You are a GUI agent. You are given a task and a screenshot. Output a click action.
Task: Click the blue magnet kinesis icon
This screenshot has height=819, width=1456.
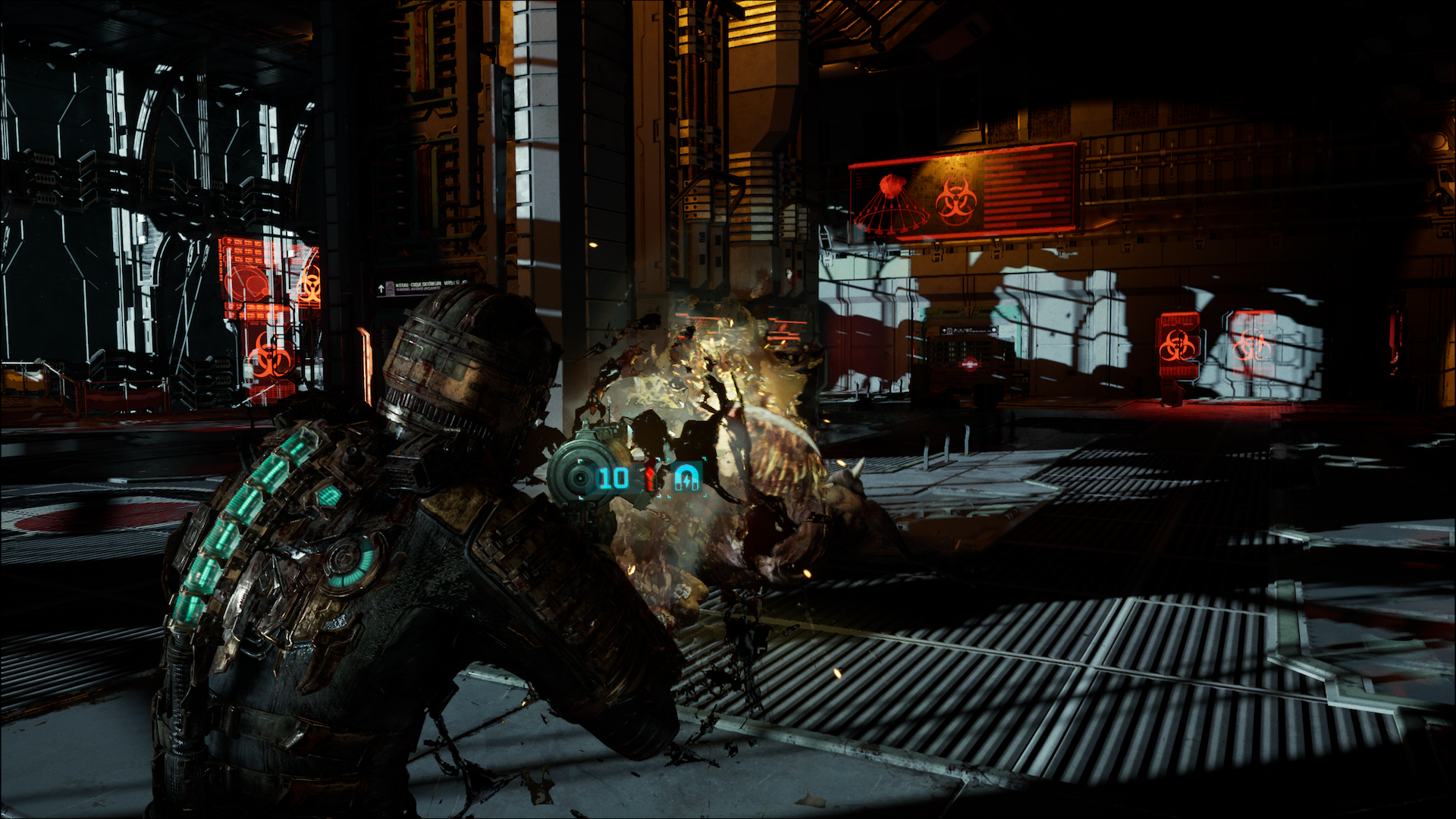(x=687, y=478)
